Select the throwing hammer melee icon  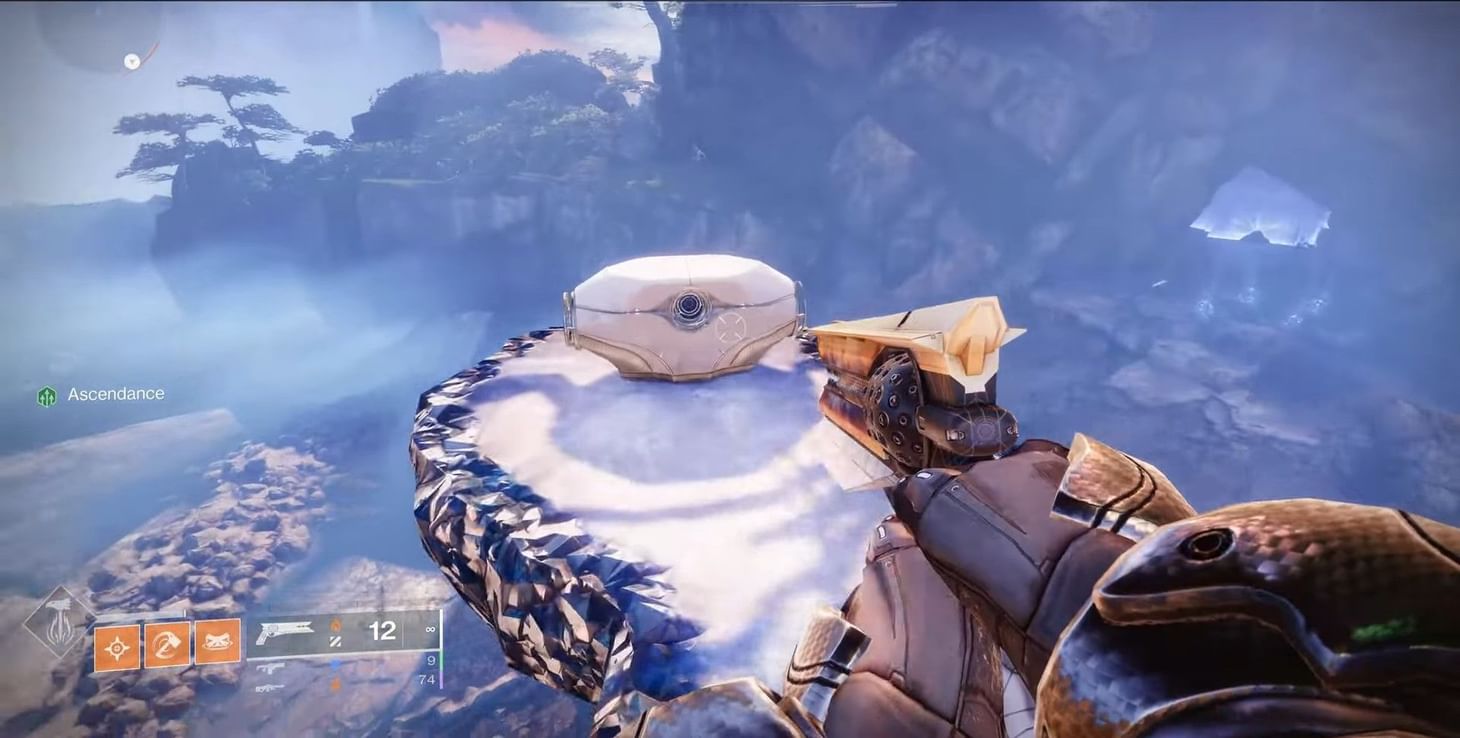tap(166, 646)
